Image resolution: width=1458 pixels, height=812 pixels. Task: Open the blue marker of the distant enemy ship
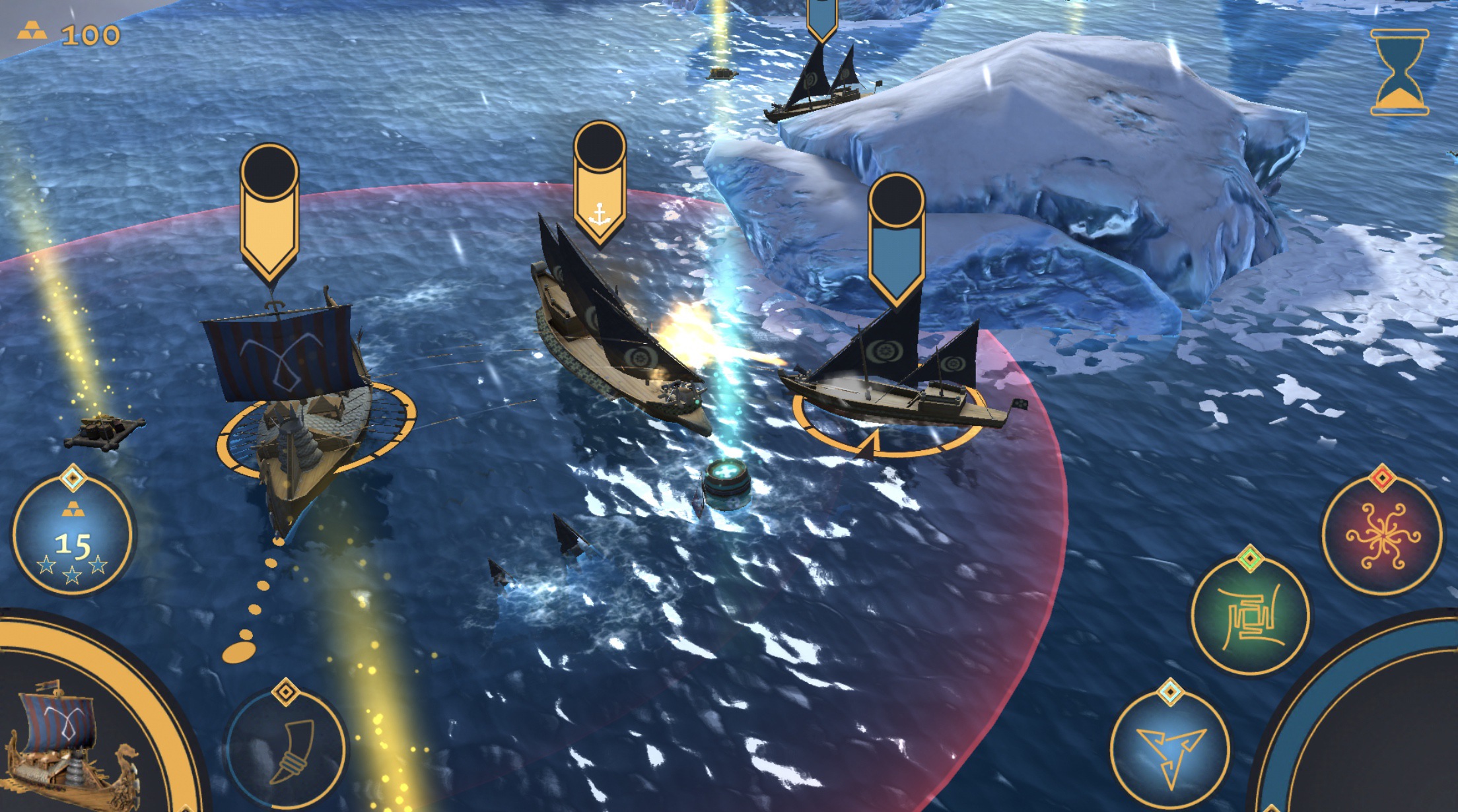coord(821,13)
